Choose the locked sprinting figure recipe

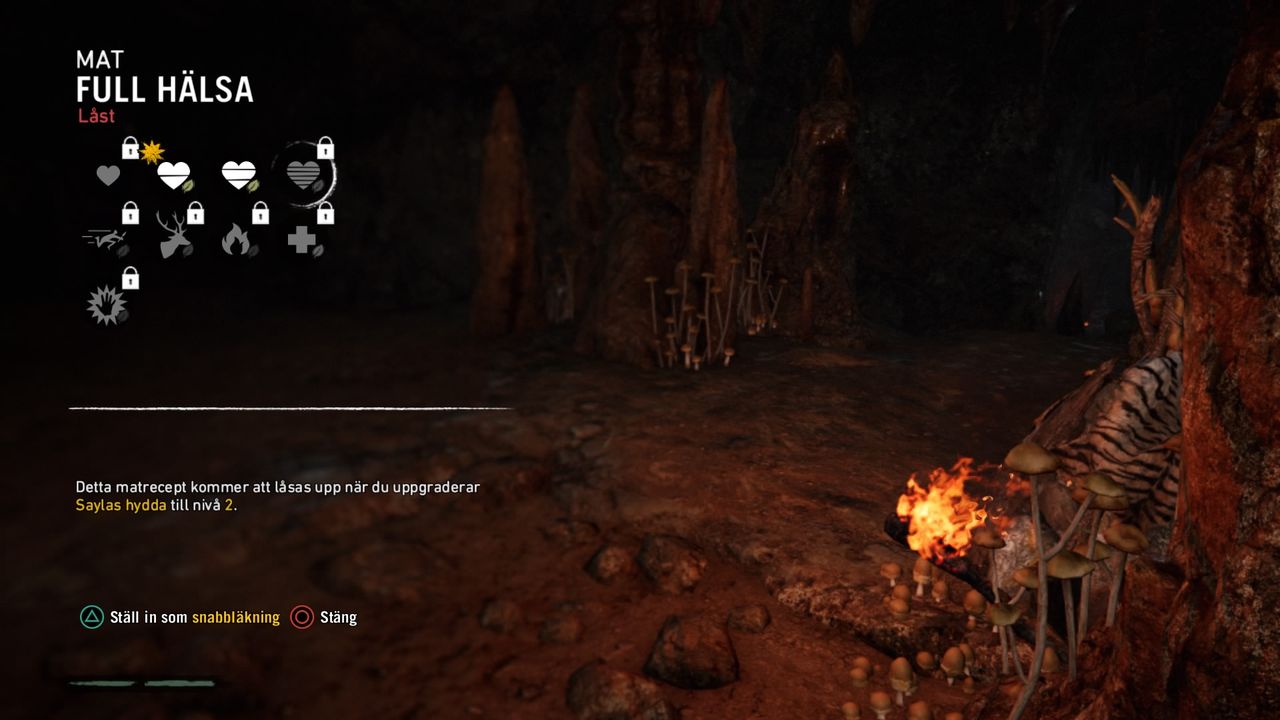click(x=106, y=240)
